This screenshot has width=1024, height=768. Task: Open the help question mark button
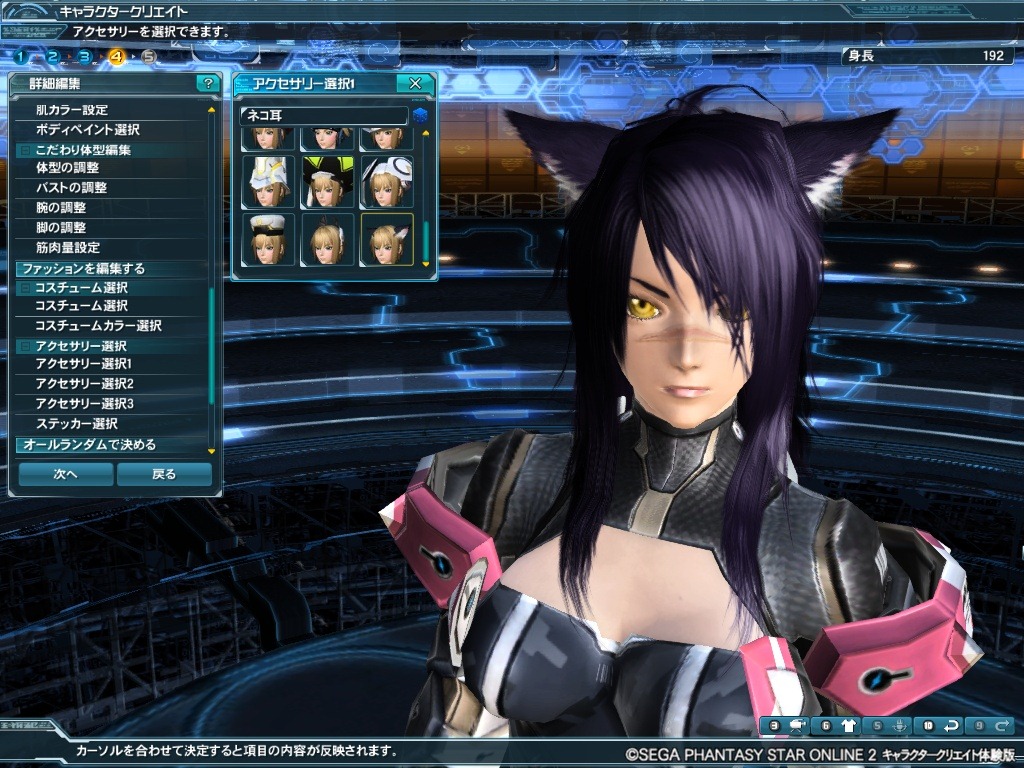coord(207,83)
